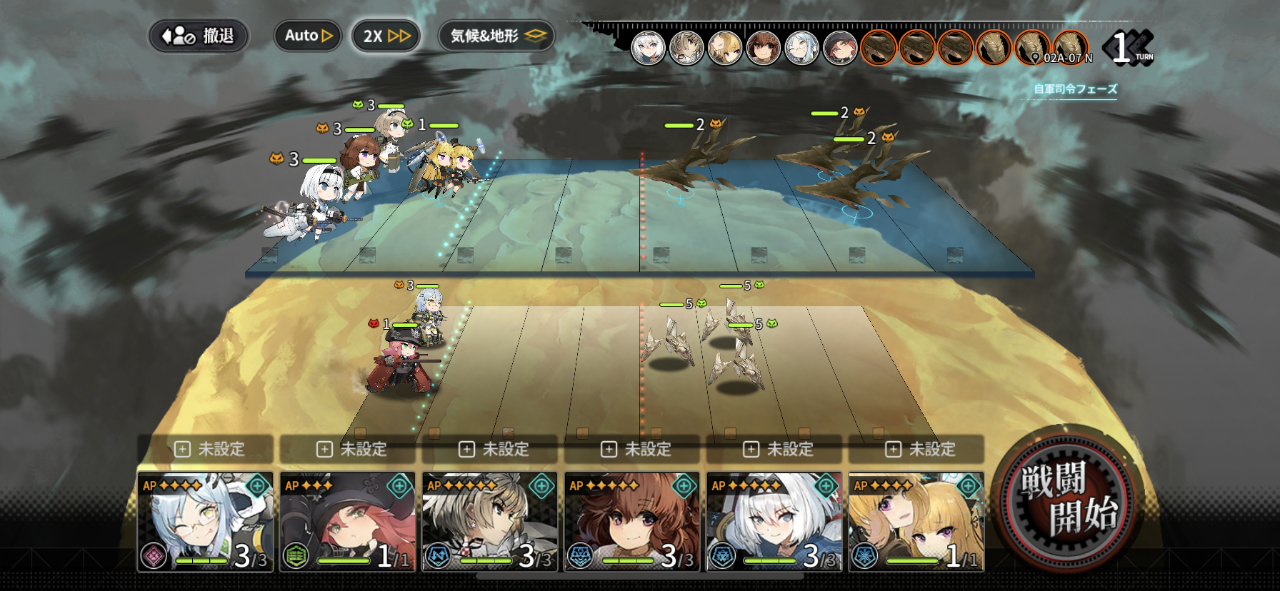The image size is (1280, 591).
Task: Choose the red-haired black hat unit card
Action: [347, 521]
